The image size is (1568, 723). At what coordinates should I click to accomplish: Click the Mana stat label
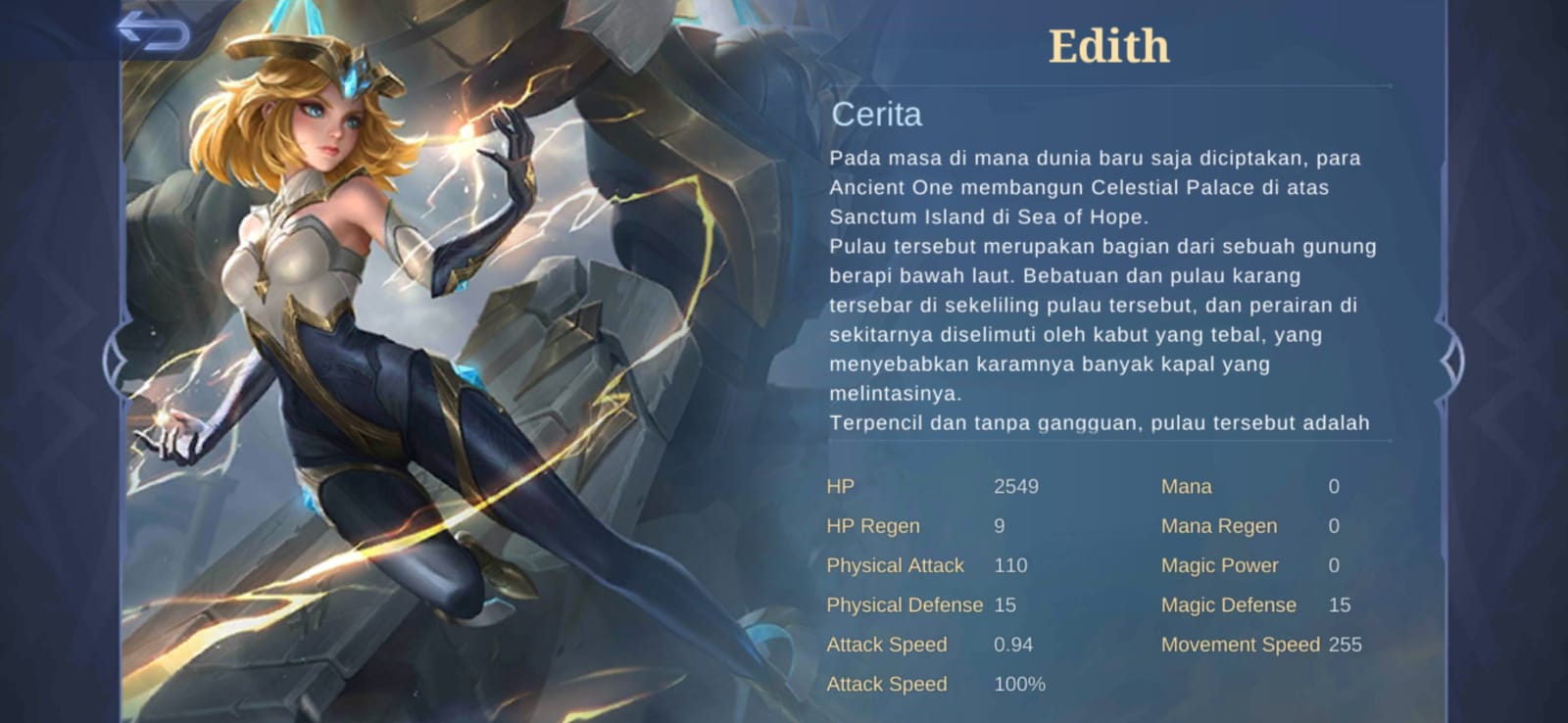pyautogui.click(x=1186, y=486)
